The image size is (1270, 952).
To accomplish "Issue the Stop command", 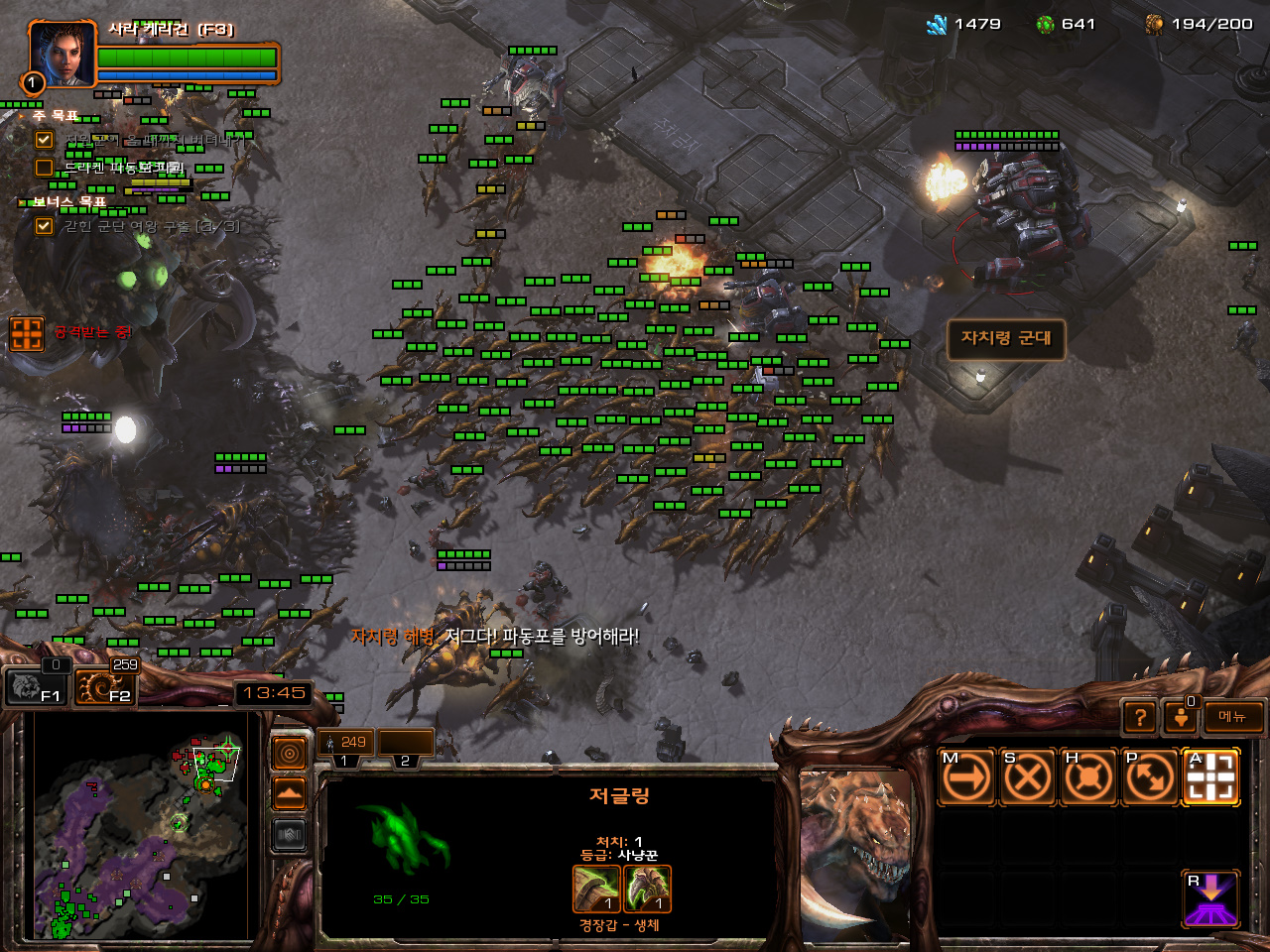I will tap(1027, 777).
